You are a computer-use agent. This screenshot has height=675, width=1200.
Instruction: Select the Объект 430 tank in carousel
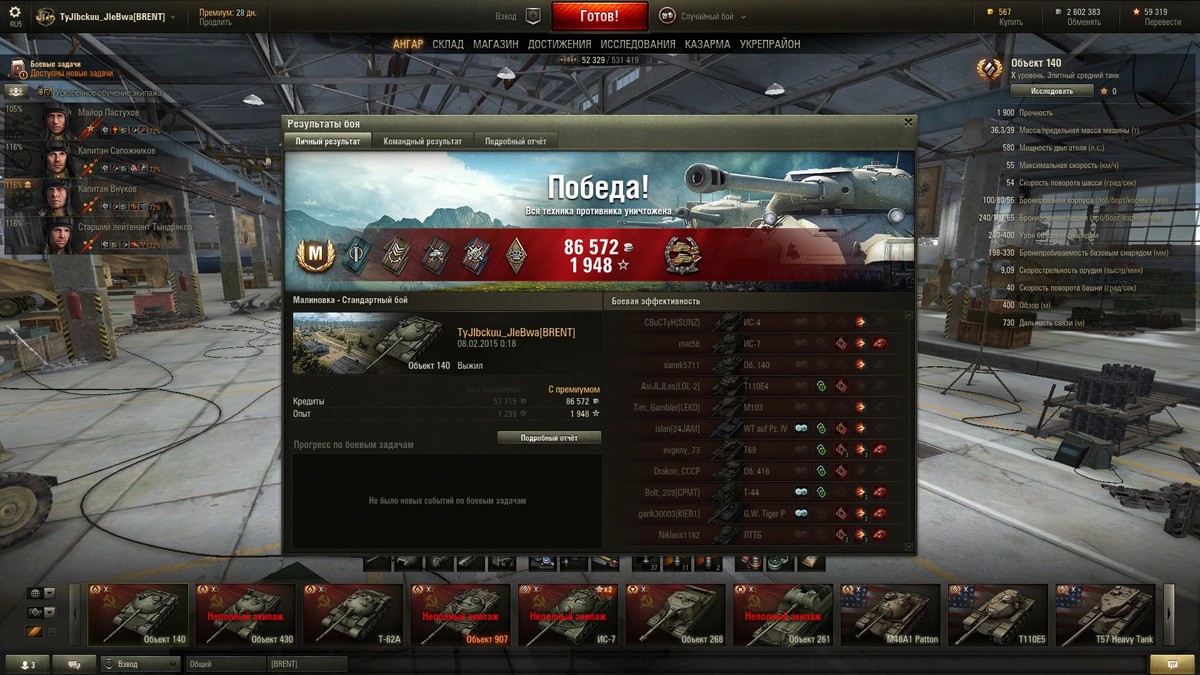pos(245,614)
